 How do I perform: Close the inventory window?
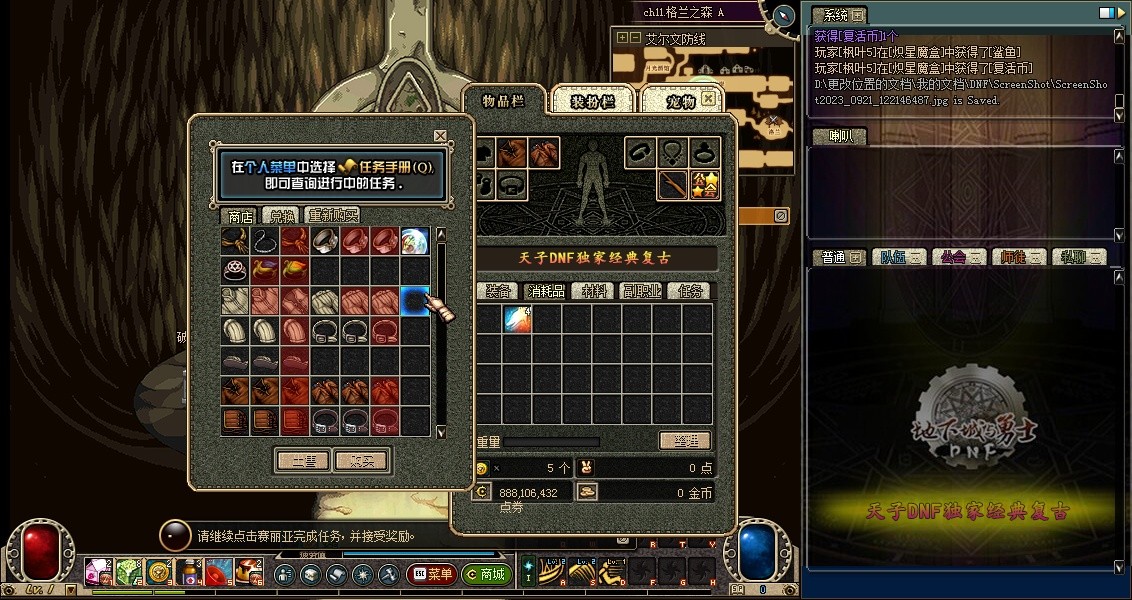point(709,99)
